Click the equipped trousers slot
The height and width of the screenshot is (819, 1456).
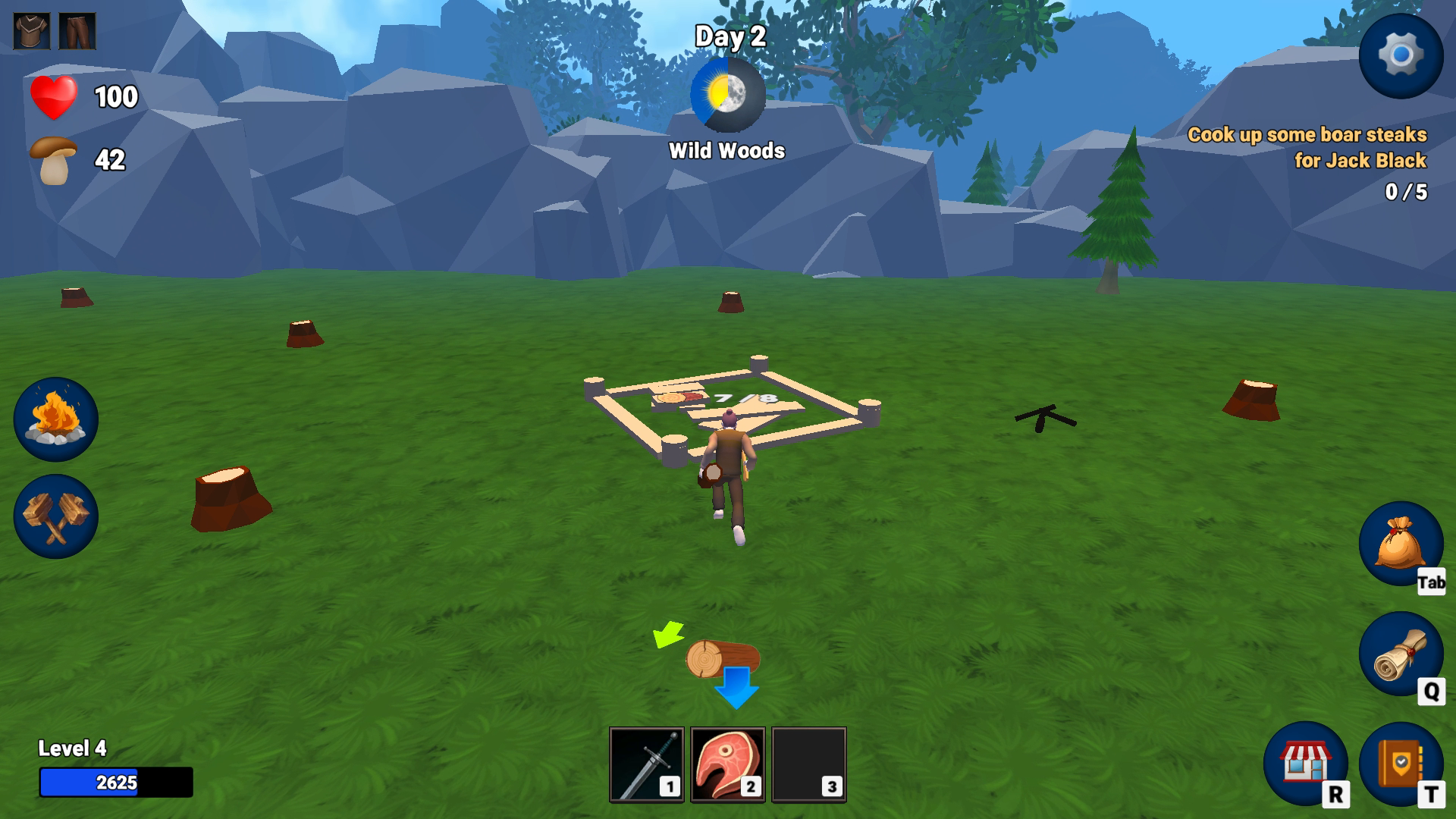[x=77, y=31]
